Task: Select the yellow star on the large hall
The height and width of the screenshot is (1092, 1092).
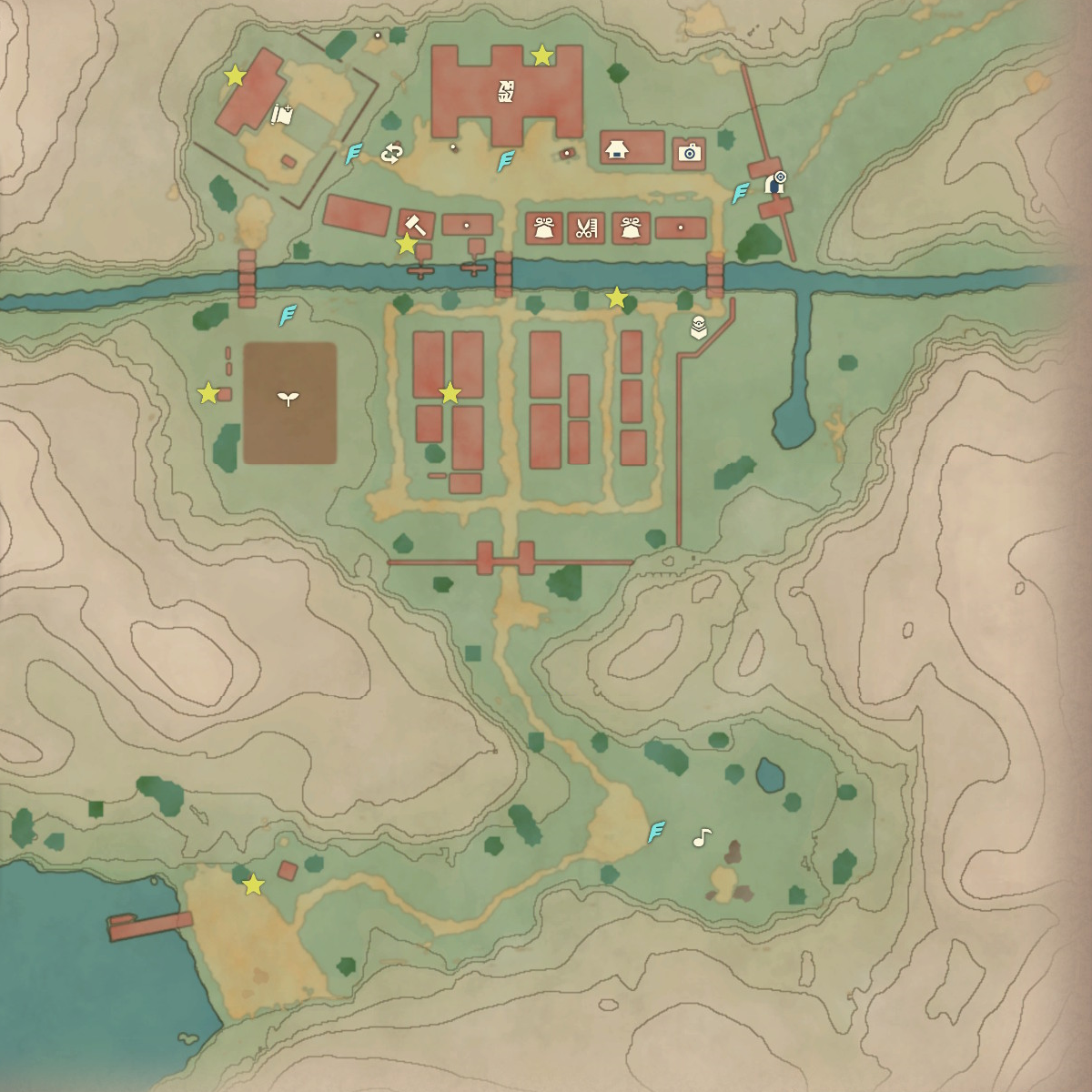Action: 541,56
